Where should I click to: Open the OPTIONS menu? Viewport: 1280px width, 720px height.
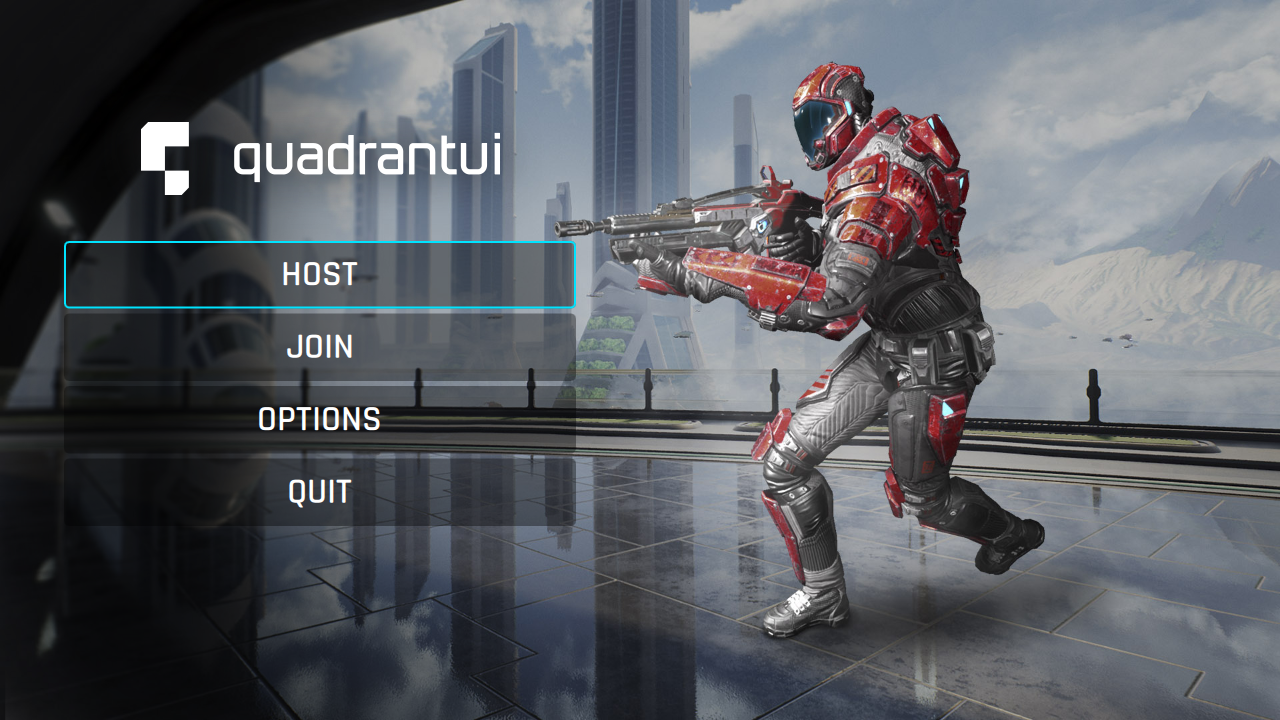coord(320,419)
